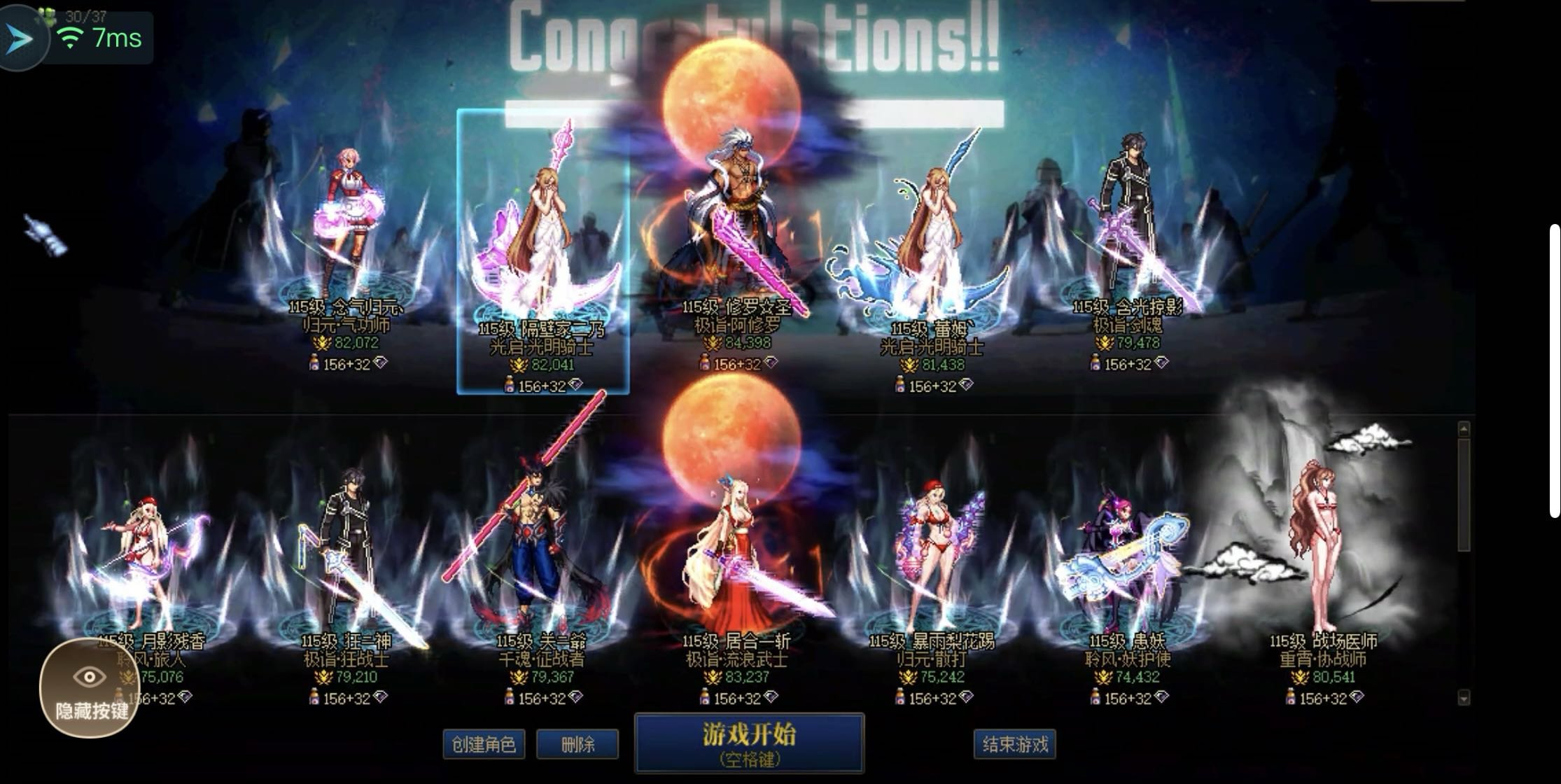Click the character list scroll-up arrow
Screen dimensions: 1561x784
pos(1464,428)
